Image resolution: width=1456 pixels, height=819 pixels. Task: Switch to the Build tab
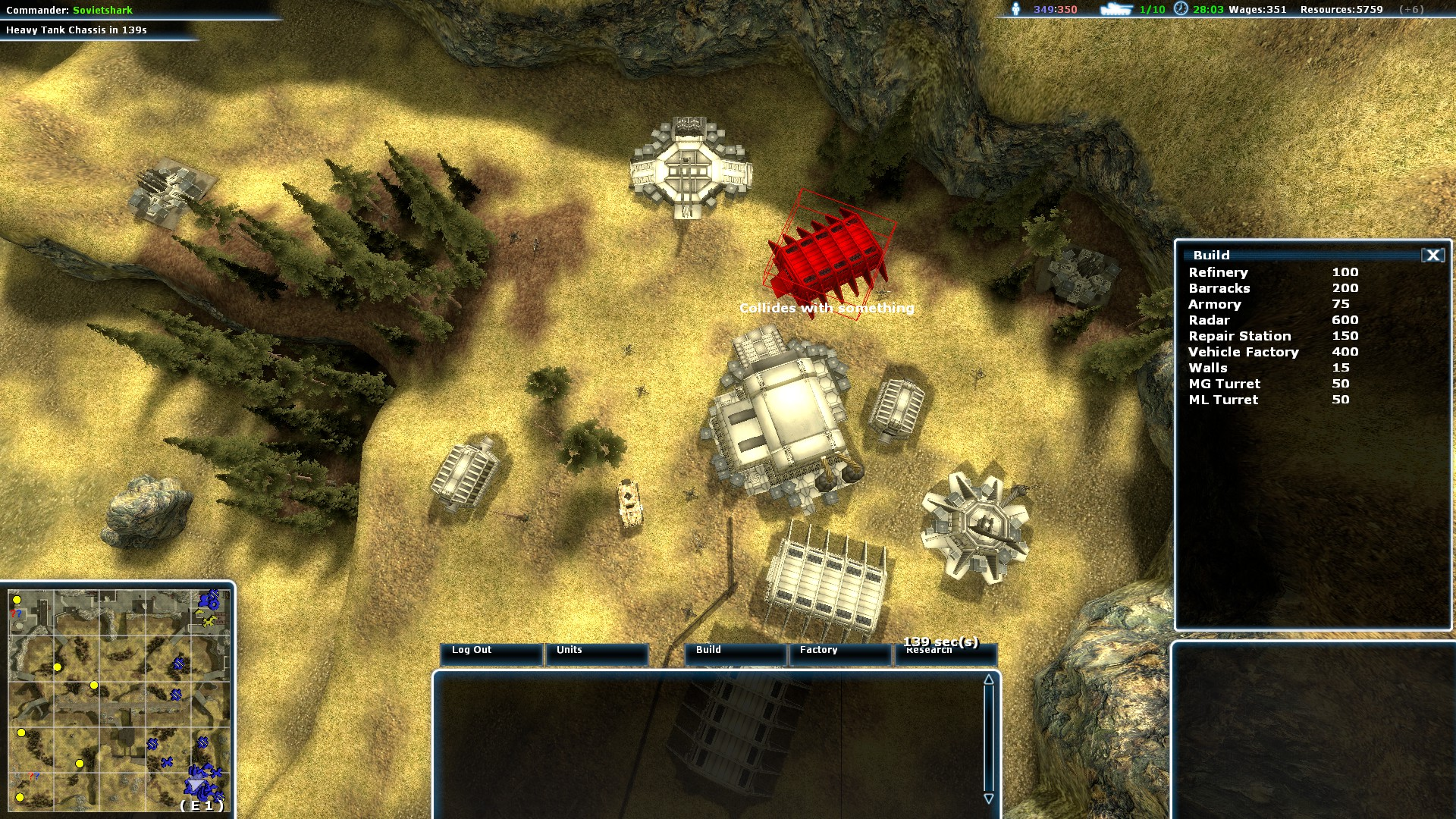(x=735, y=652)
